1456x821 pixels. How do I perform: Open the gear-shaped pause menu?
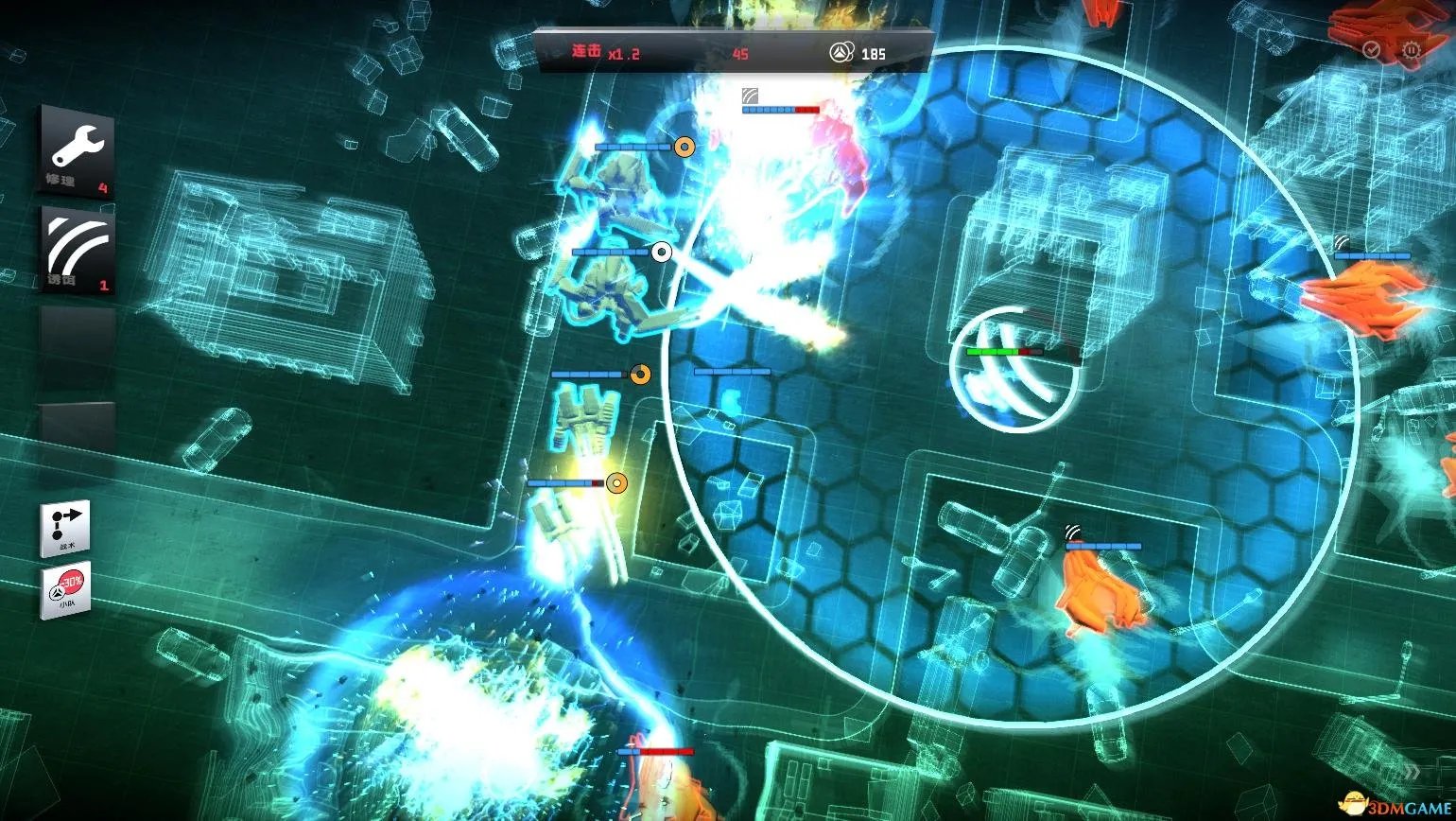coord(1412,50)
